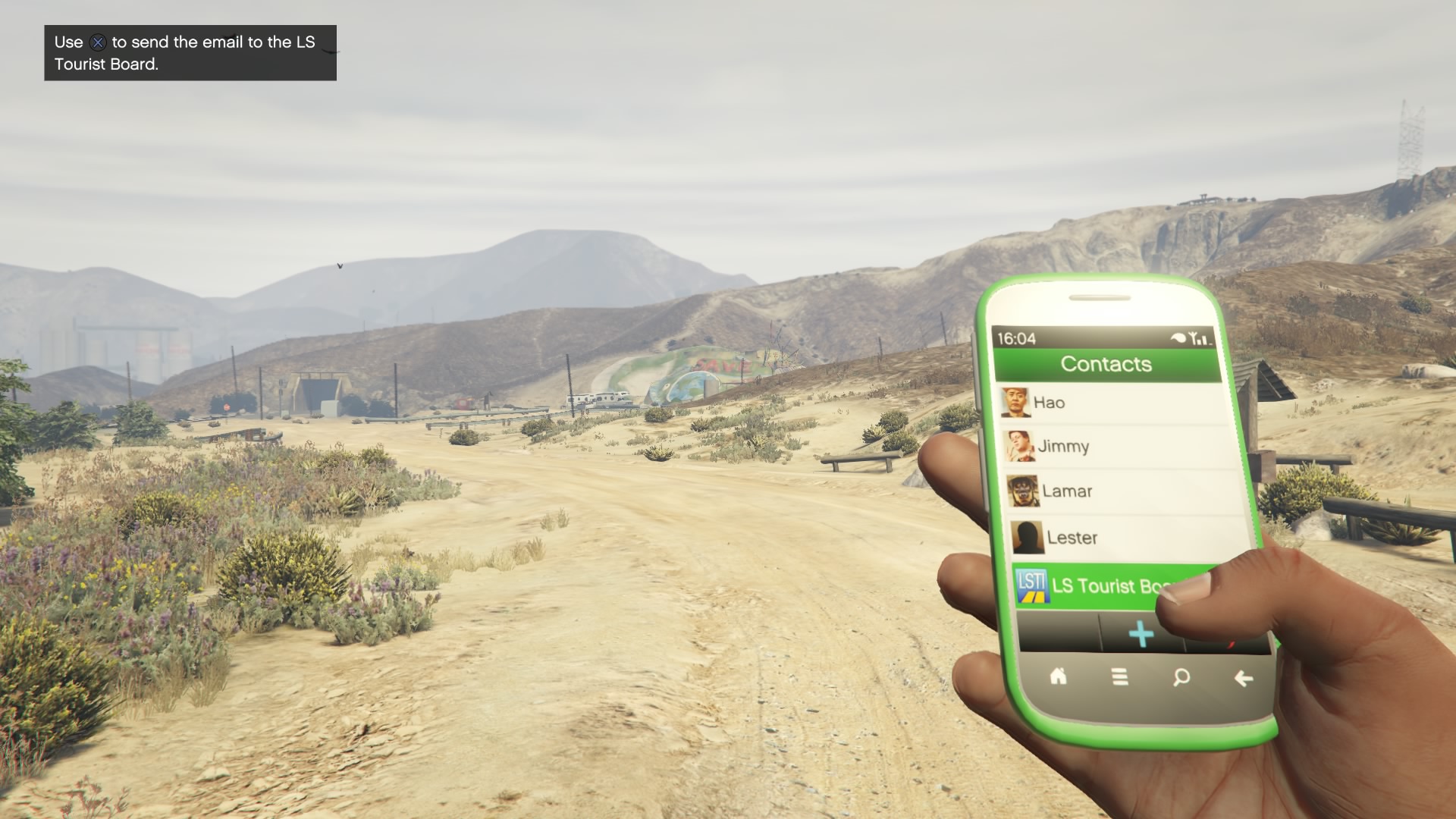Tap the blue plus soft key

point(1141,634)
